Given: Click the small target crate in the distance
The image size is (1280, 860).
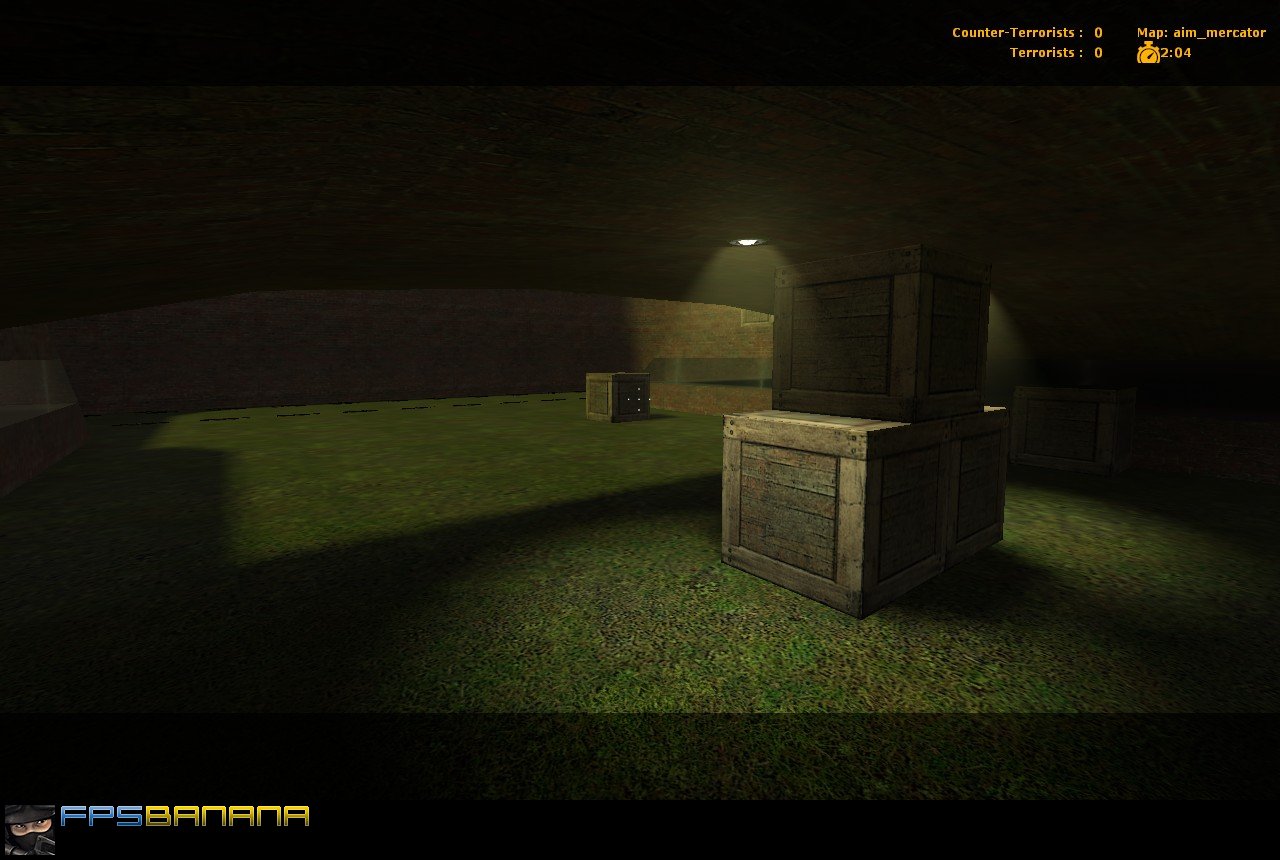Looking at the screenshot, I should click(x=618, y=395).
